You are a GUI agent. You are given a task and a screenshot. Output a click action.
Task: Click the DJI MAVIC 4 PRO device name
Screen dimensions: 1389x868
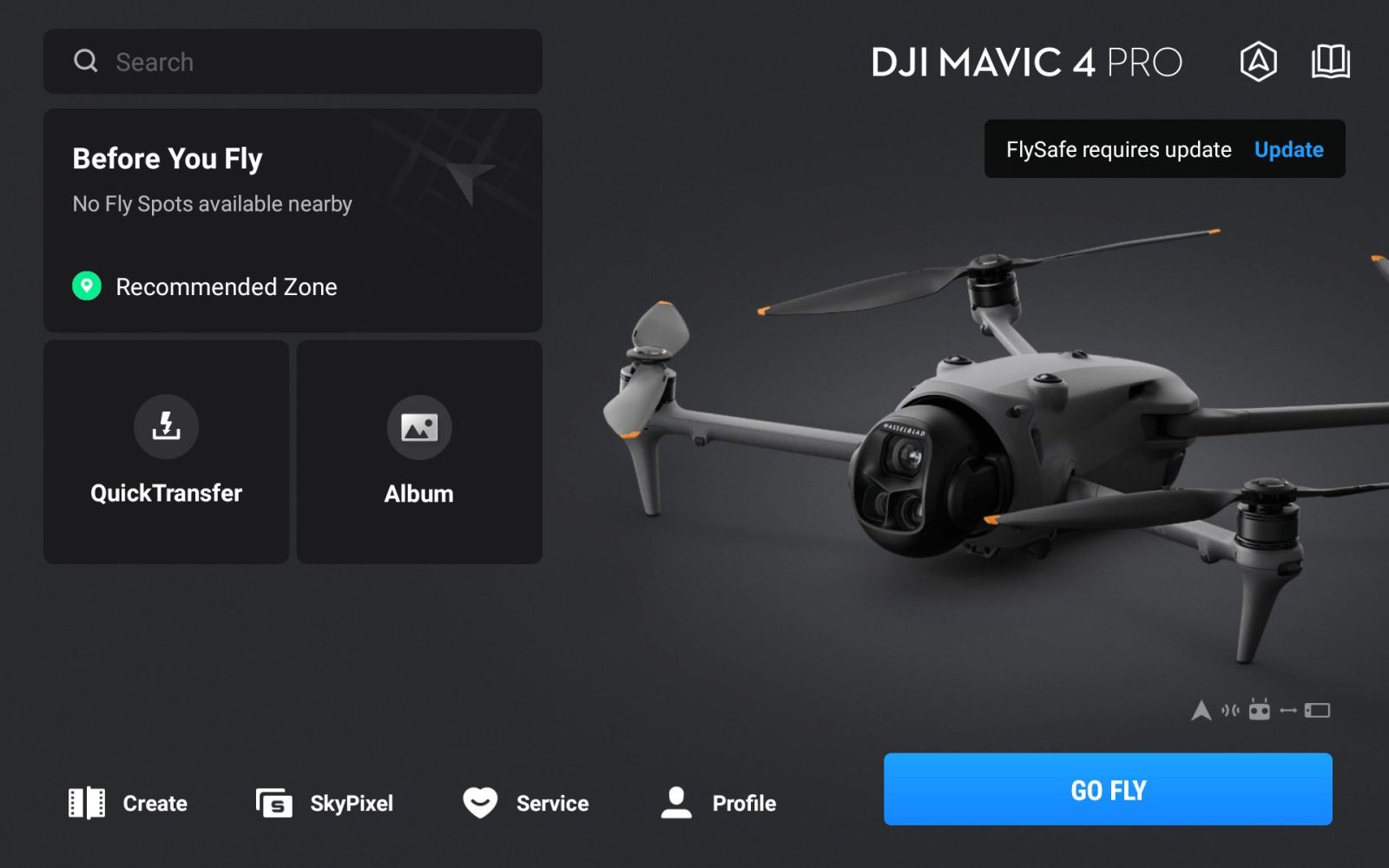(x=1029, y=61)
